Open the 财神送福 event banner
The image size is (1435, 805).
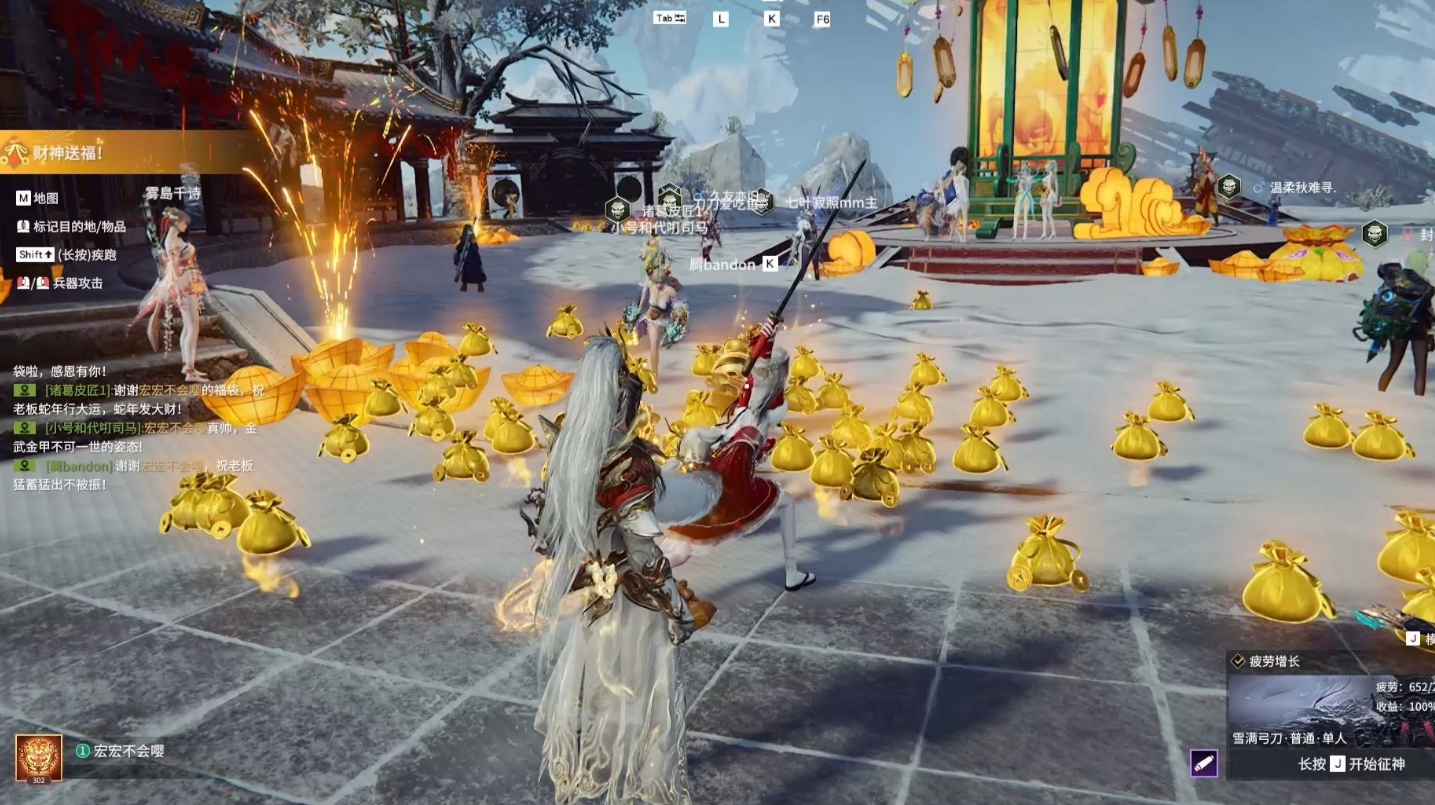coord(70,153)
